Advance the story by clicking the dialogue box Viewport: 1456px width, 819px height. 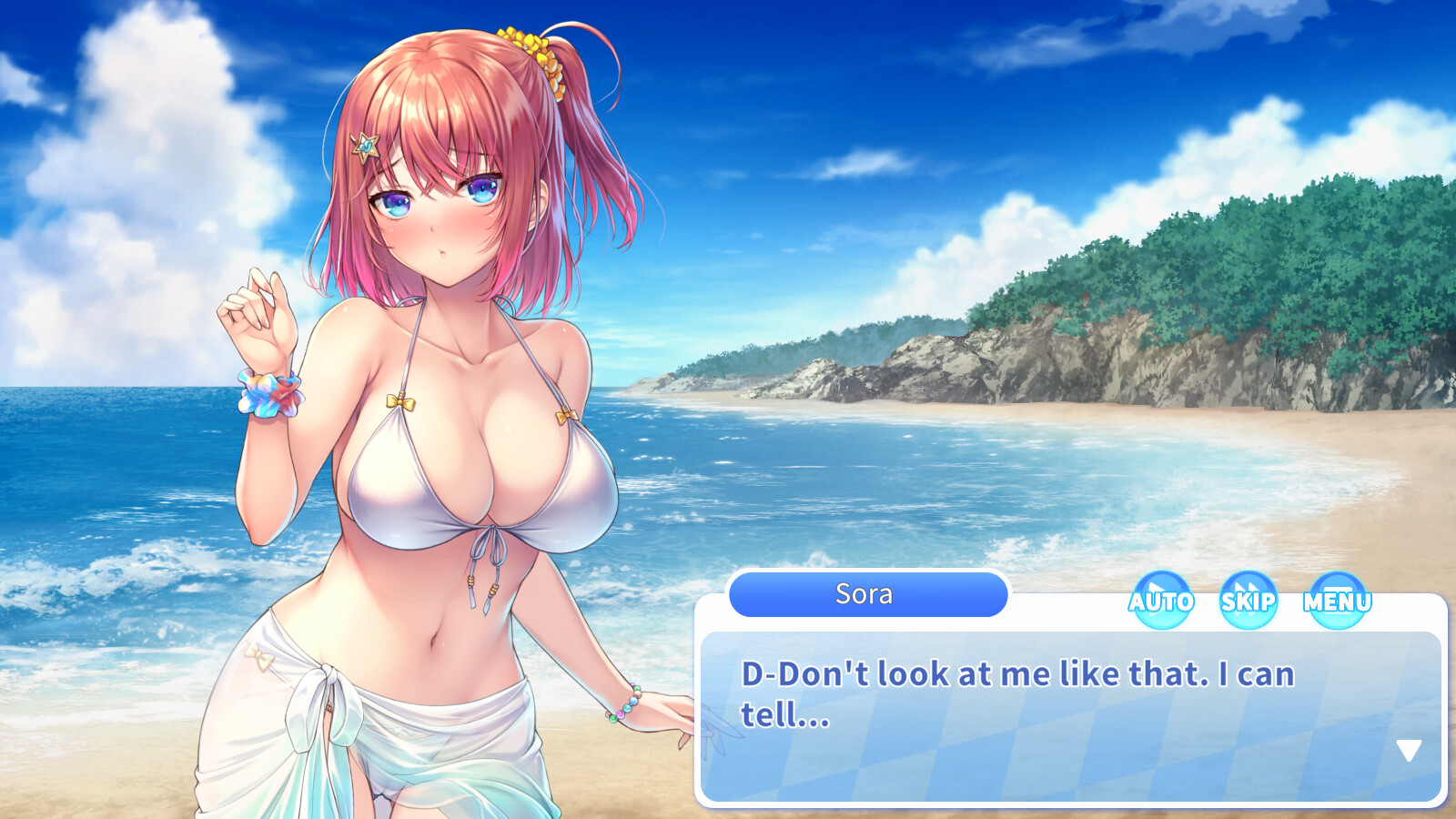(1065, 719)
